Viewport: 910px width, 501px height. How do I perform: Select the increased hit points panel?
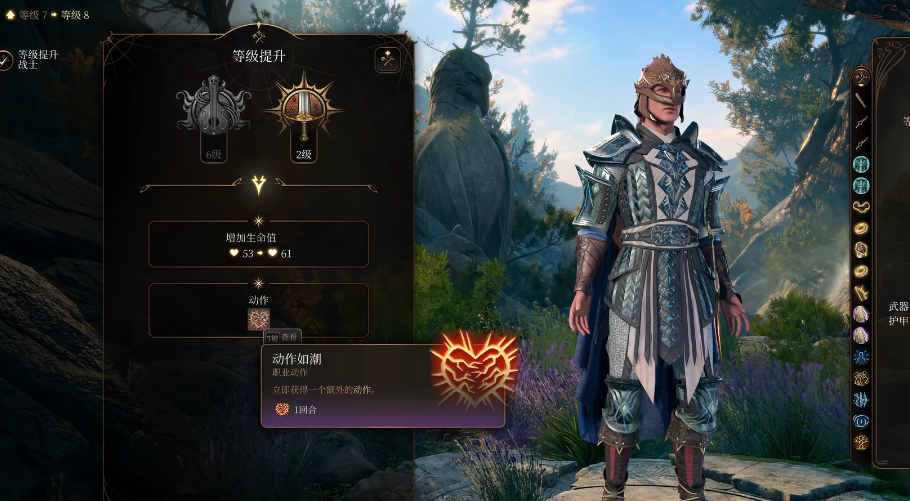258,244
